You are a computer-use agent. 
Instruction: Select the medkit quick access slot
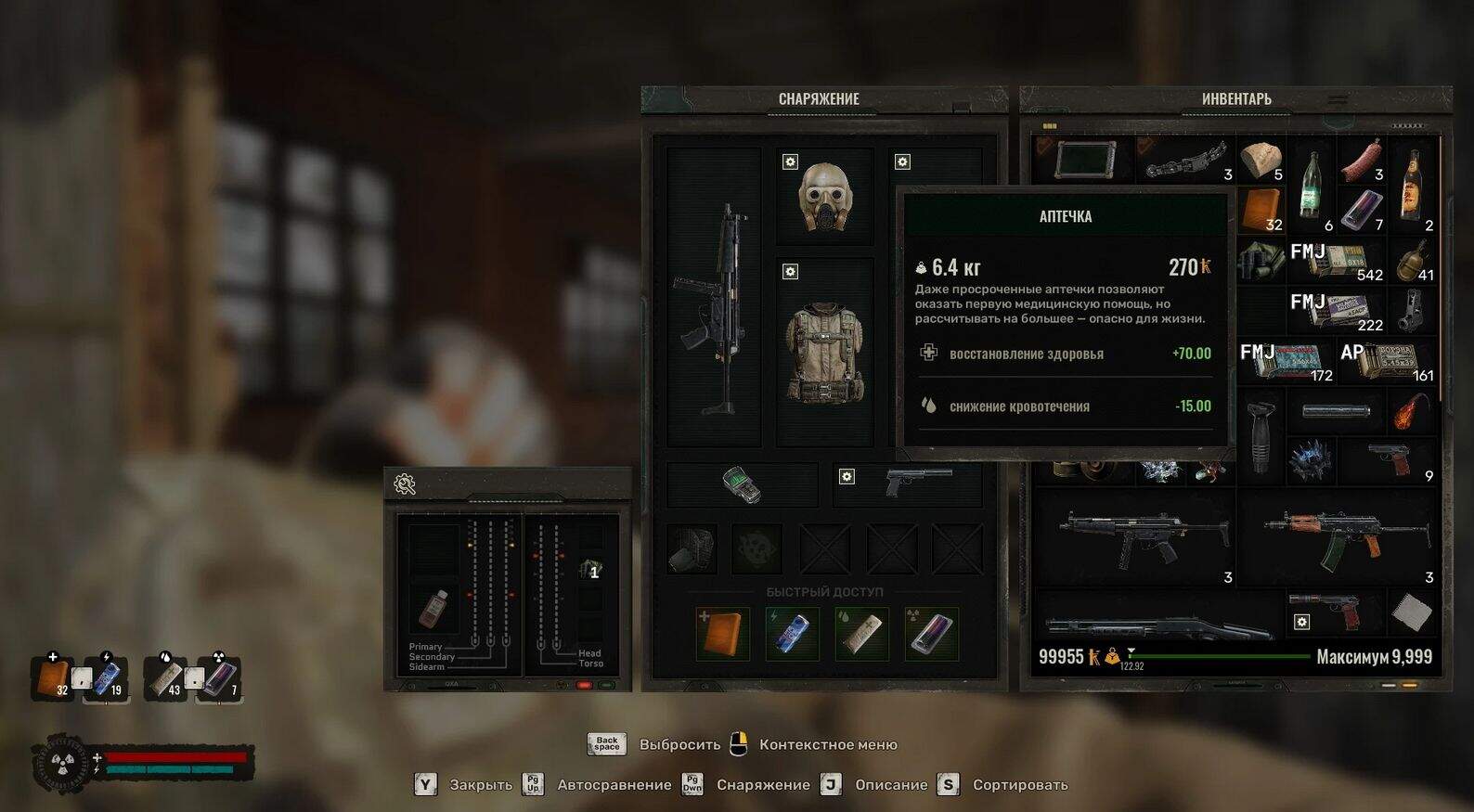[x=722, y=633]
